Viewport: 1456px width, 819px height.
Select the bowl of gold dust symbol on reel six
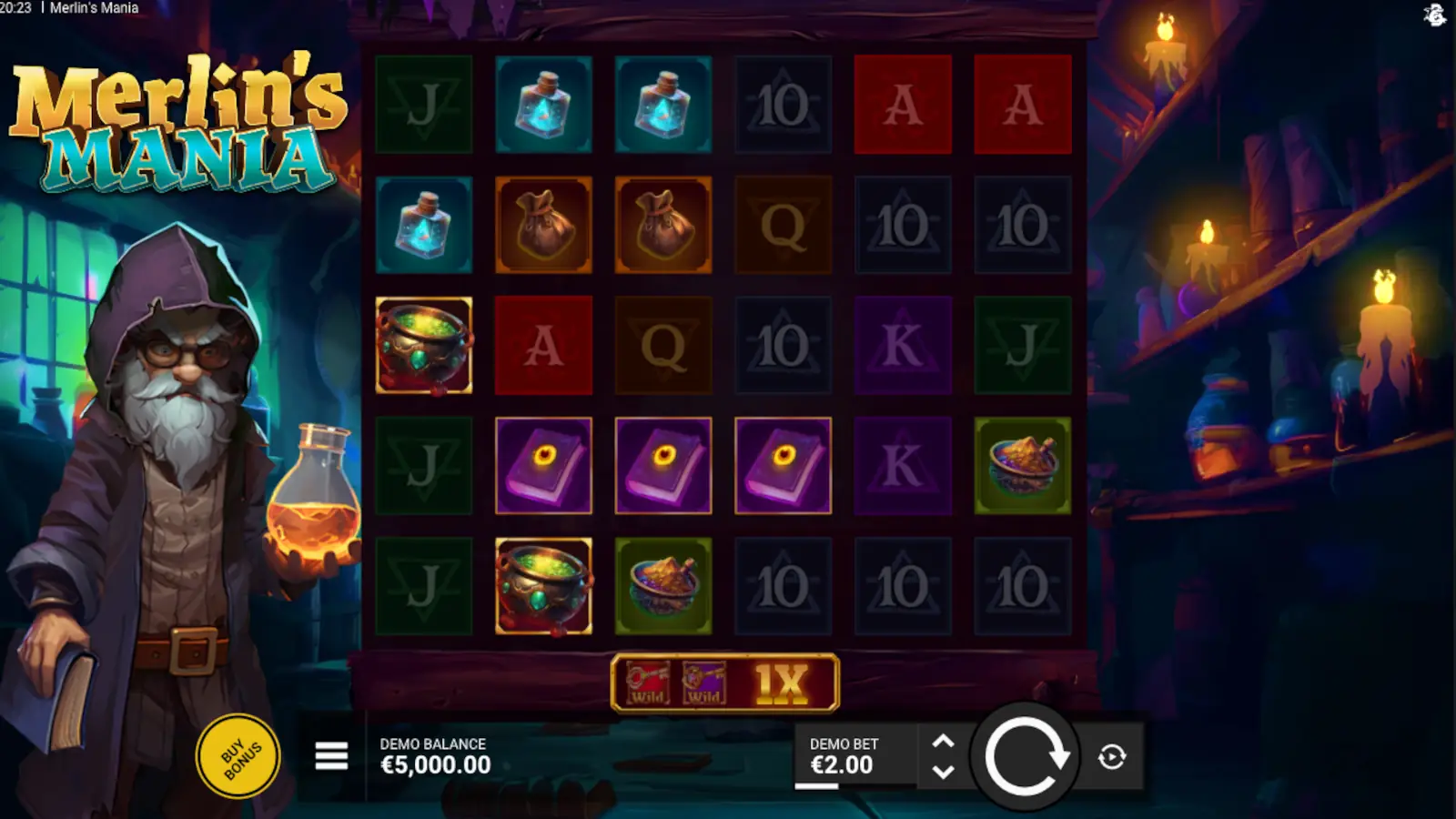[x=1023, y=465]
